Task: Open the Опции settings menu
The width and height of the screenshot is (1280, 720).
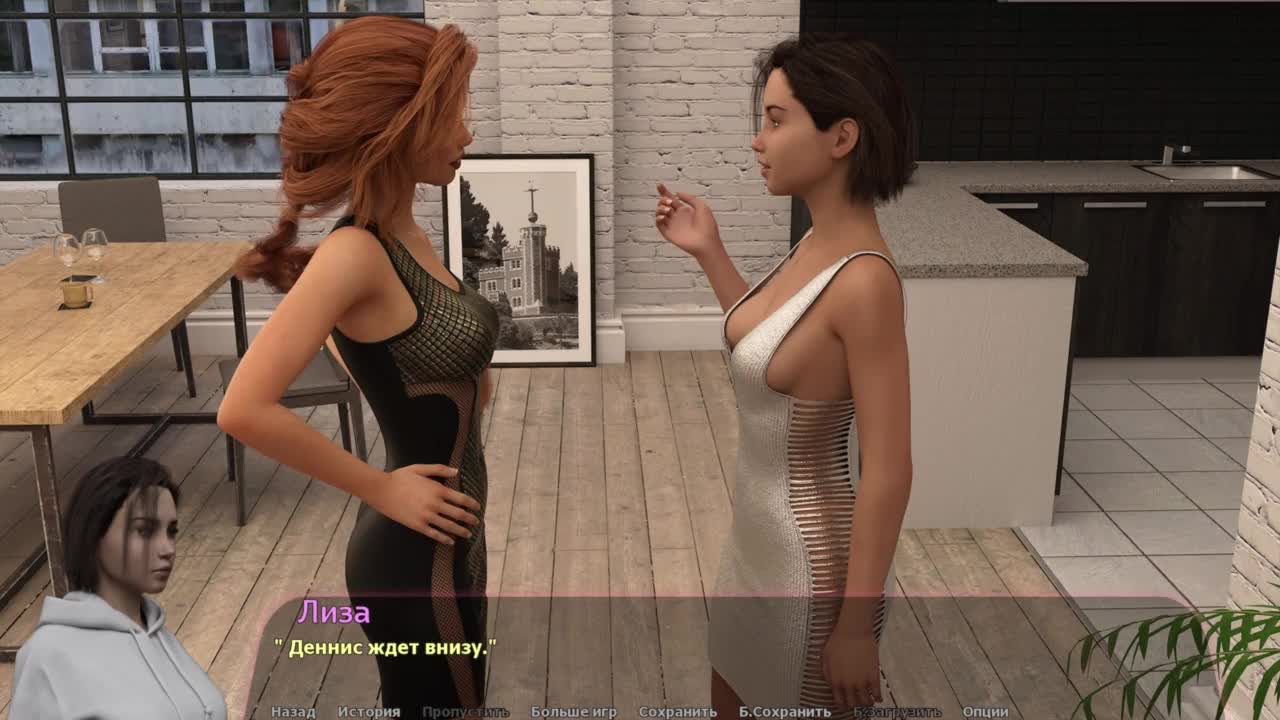Action: click(x=985, y=712)
